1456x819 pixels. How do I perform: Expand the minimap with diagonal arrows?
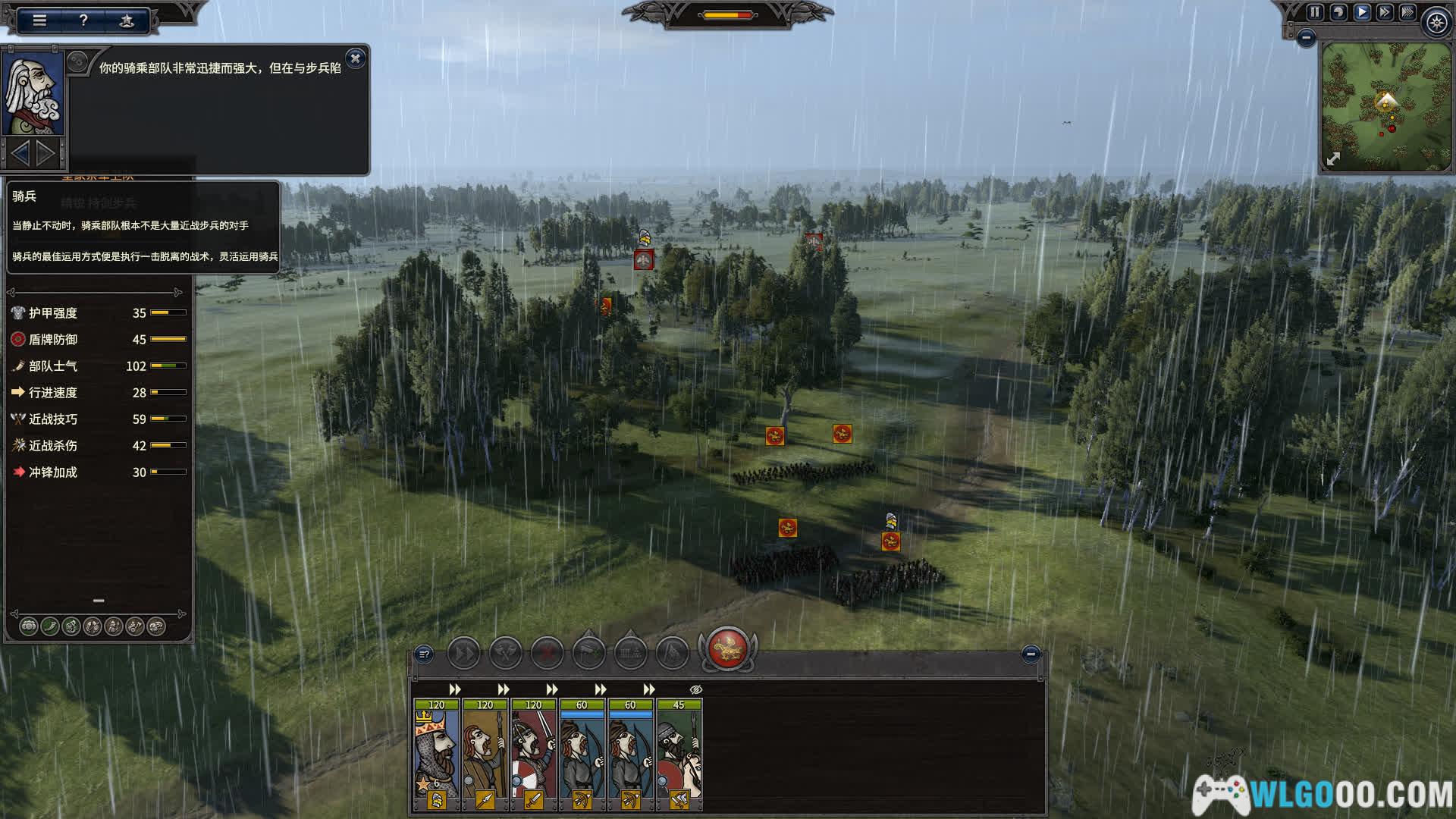pos(1333,158)
